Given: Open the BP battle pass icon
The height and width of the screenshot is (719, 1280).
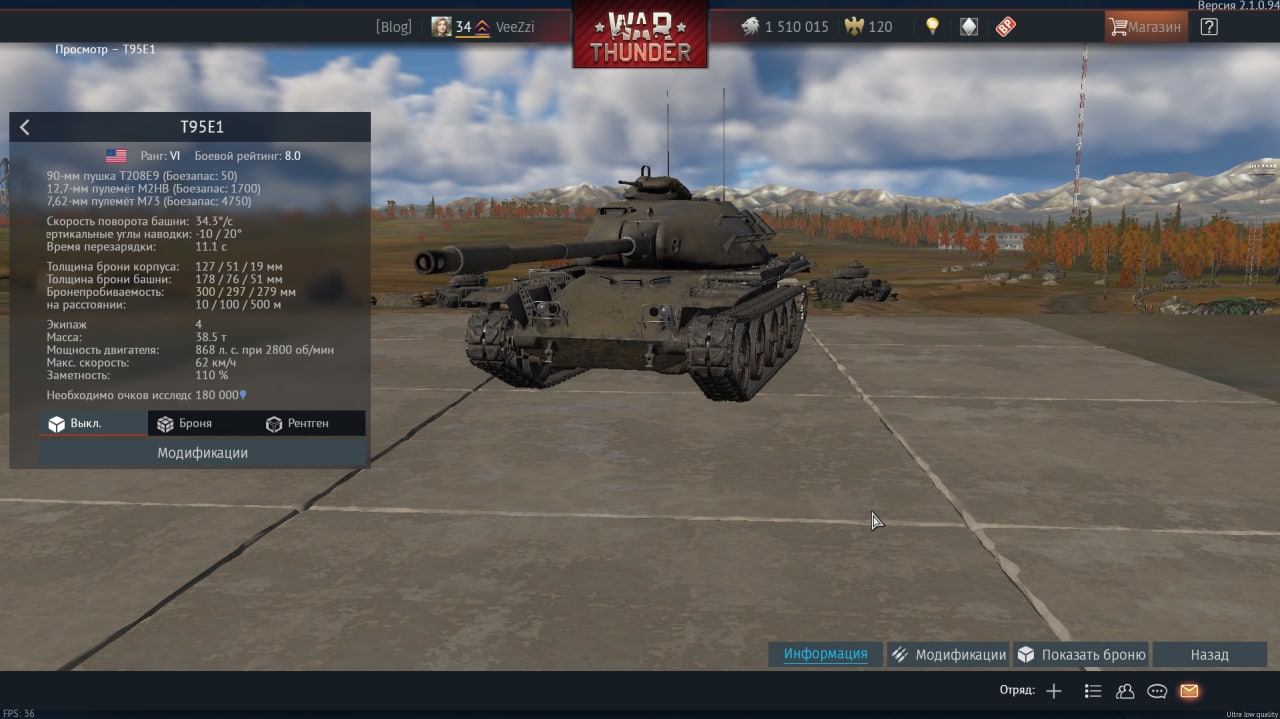Looking at the screenshot, I should 1005,27.
